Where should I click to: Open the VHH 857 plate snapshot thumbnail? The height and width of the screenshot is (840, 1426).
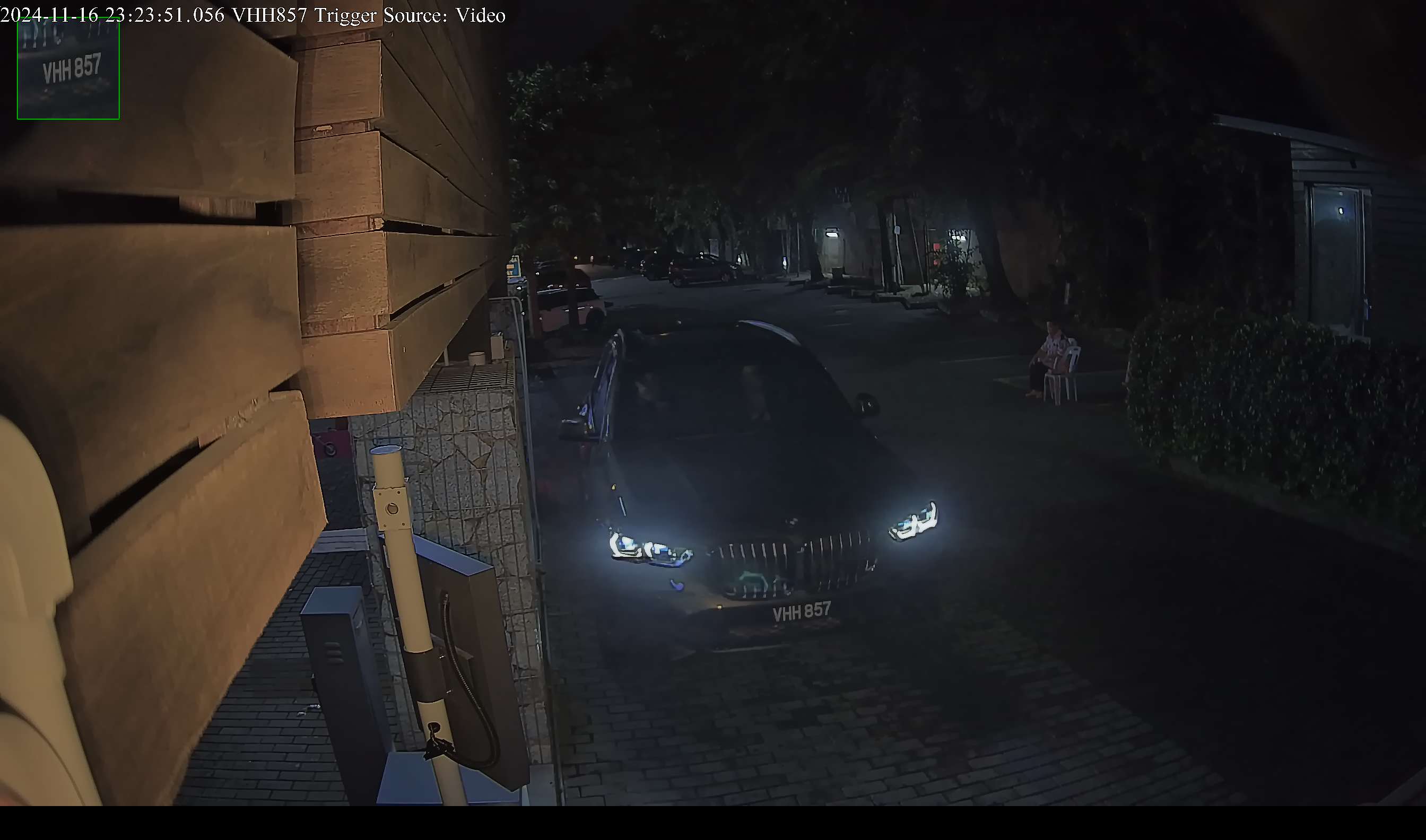tap(68, 68)
